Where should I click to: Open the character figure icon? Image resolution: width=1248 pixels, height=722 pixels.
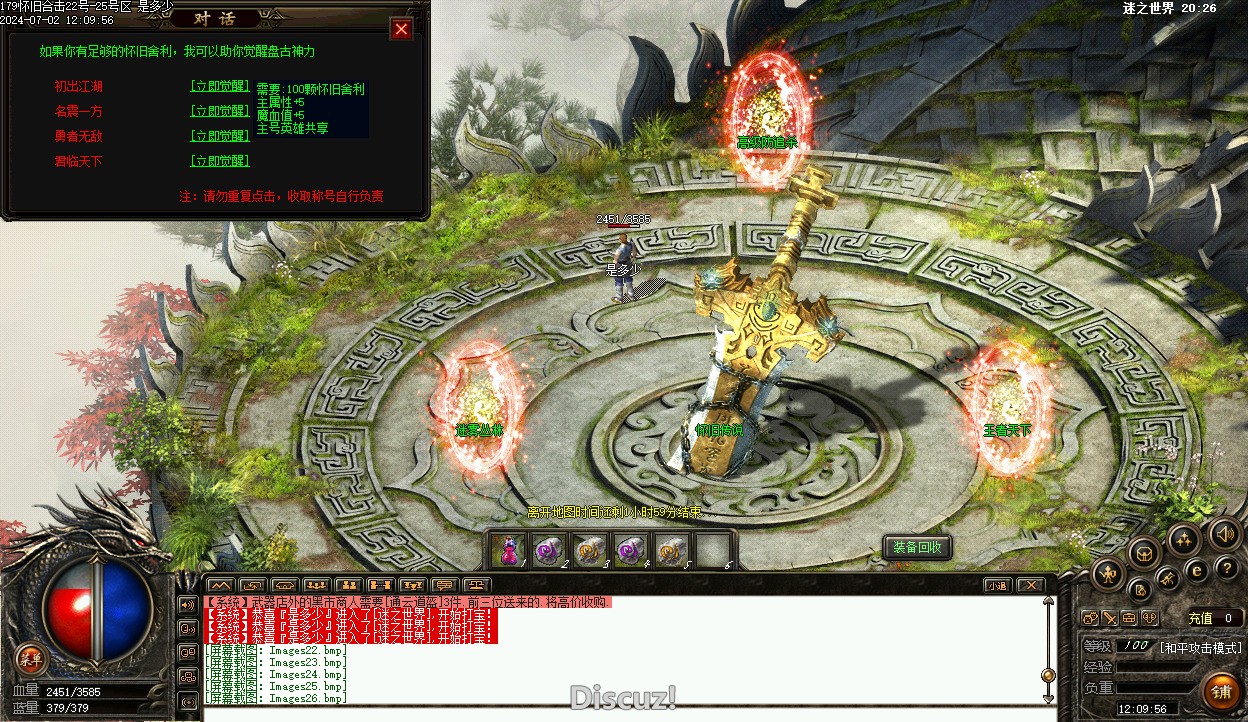(x=1108, y=573)
